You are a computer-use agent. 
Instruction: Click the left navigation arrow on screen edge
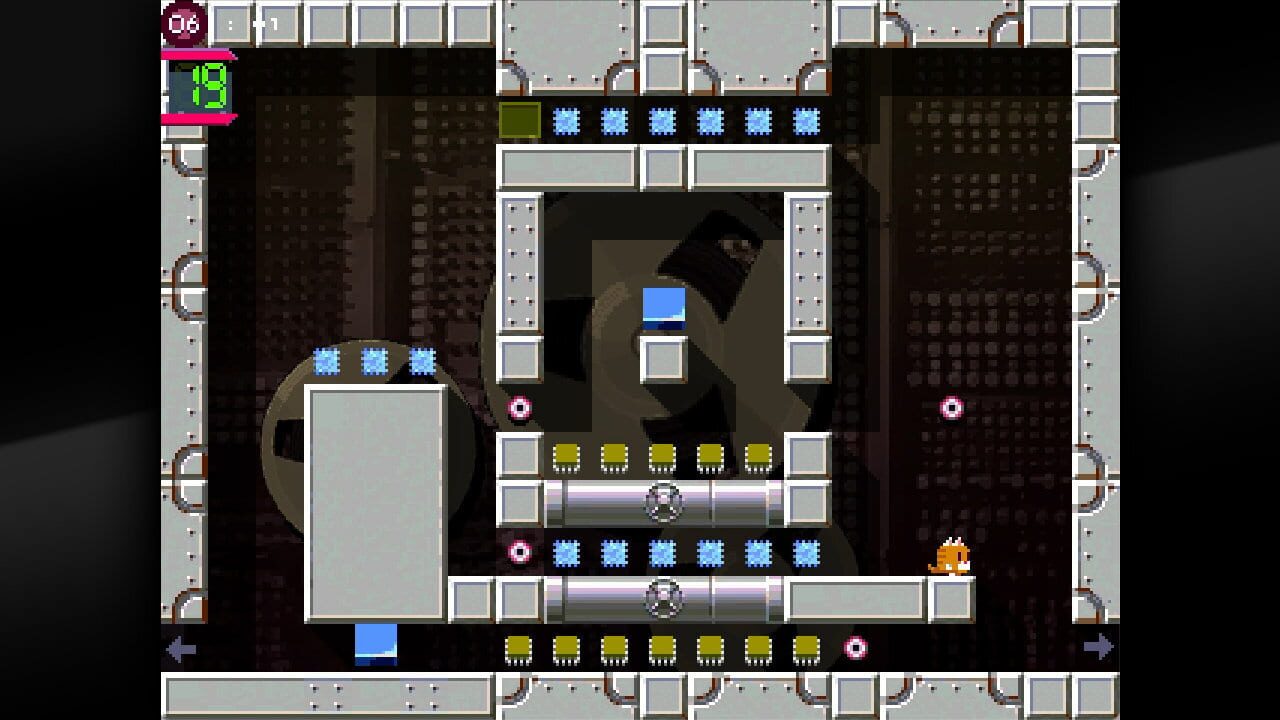click(182, 648)
